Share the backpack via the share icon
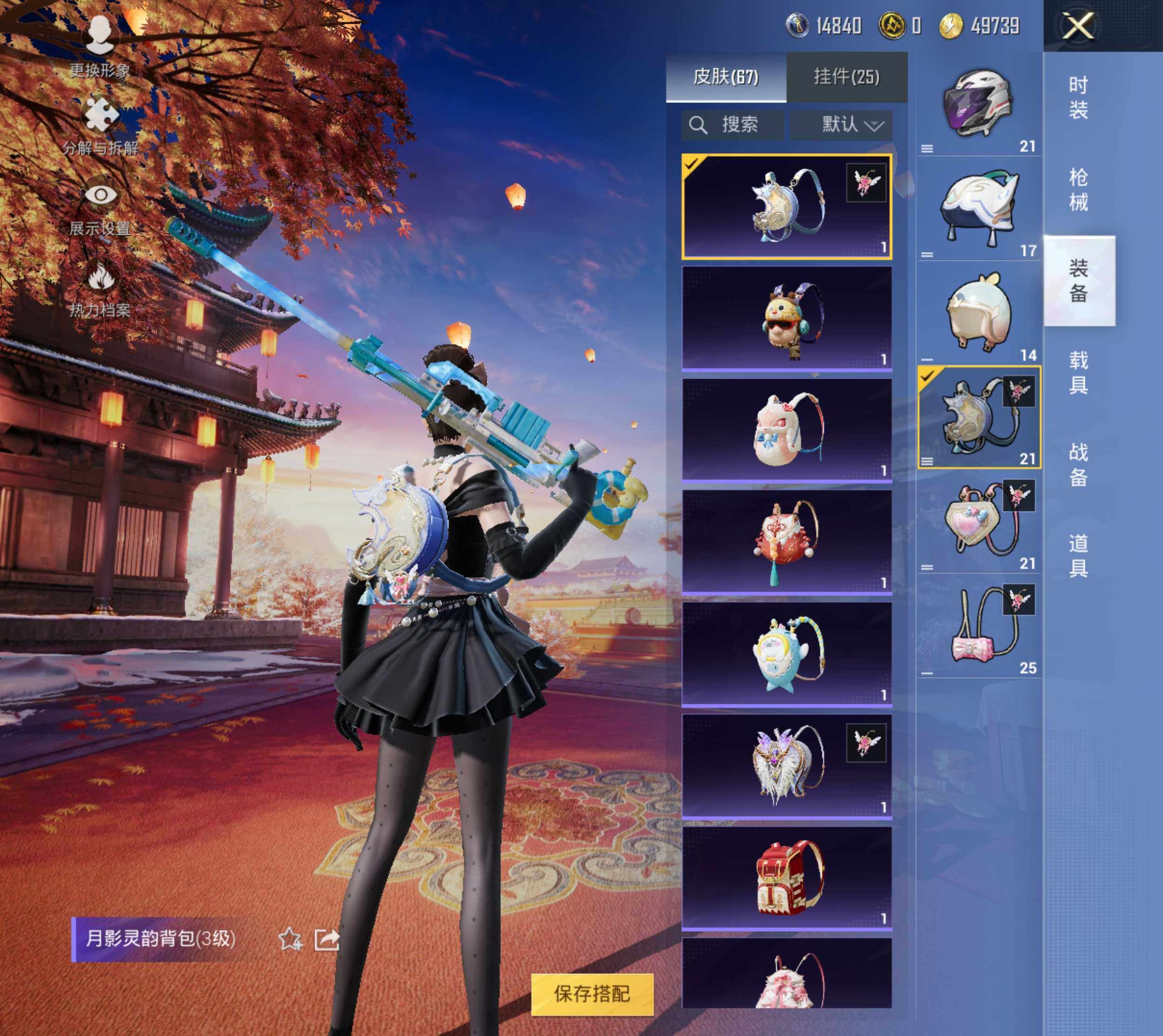The height and width of the screenshot is (1036, 1163). (327, 939)
